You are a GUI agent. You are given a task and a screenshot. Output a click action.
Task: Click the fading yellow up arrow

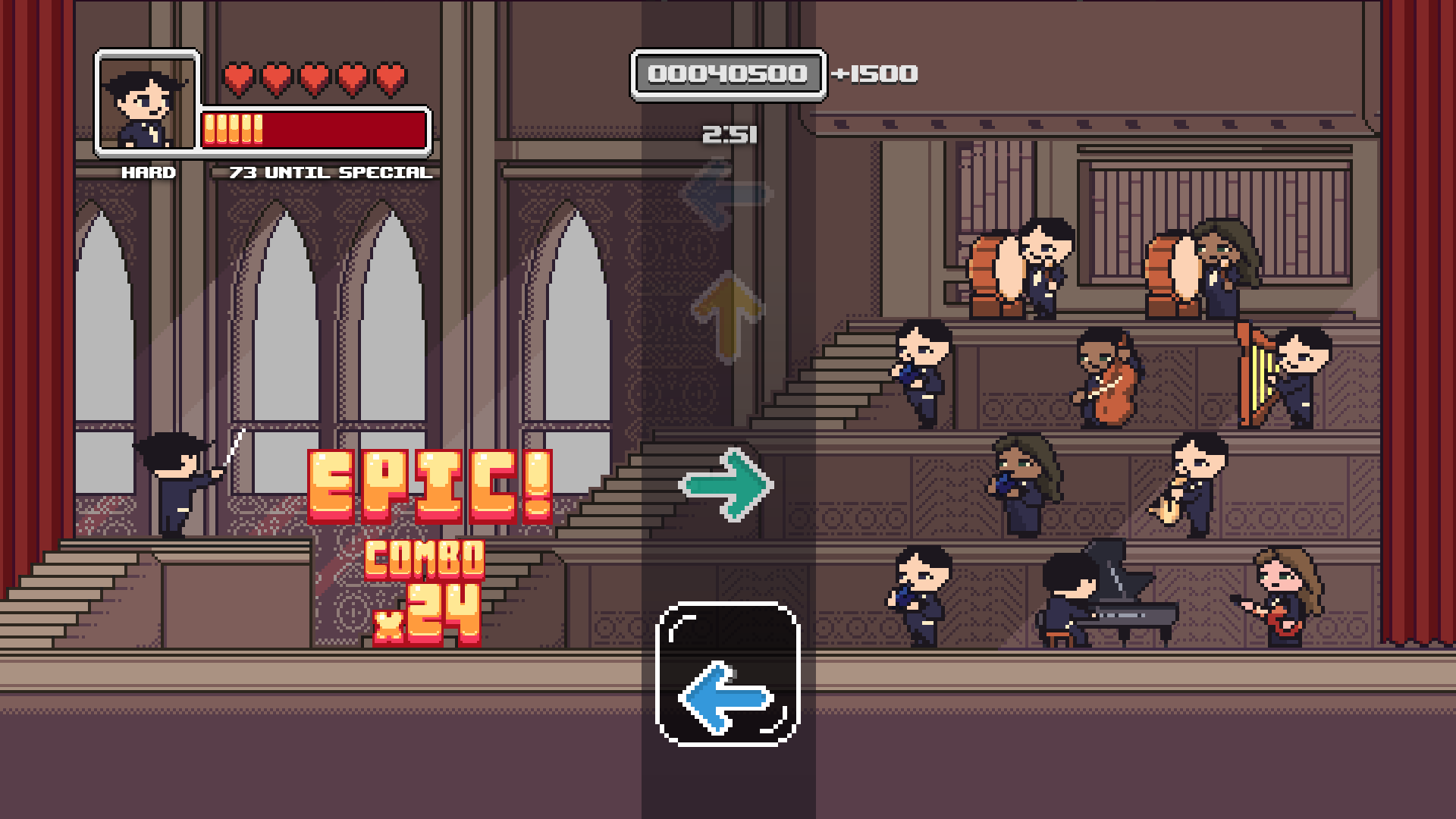pyautogui.click(x=728, y=318)
